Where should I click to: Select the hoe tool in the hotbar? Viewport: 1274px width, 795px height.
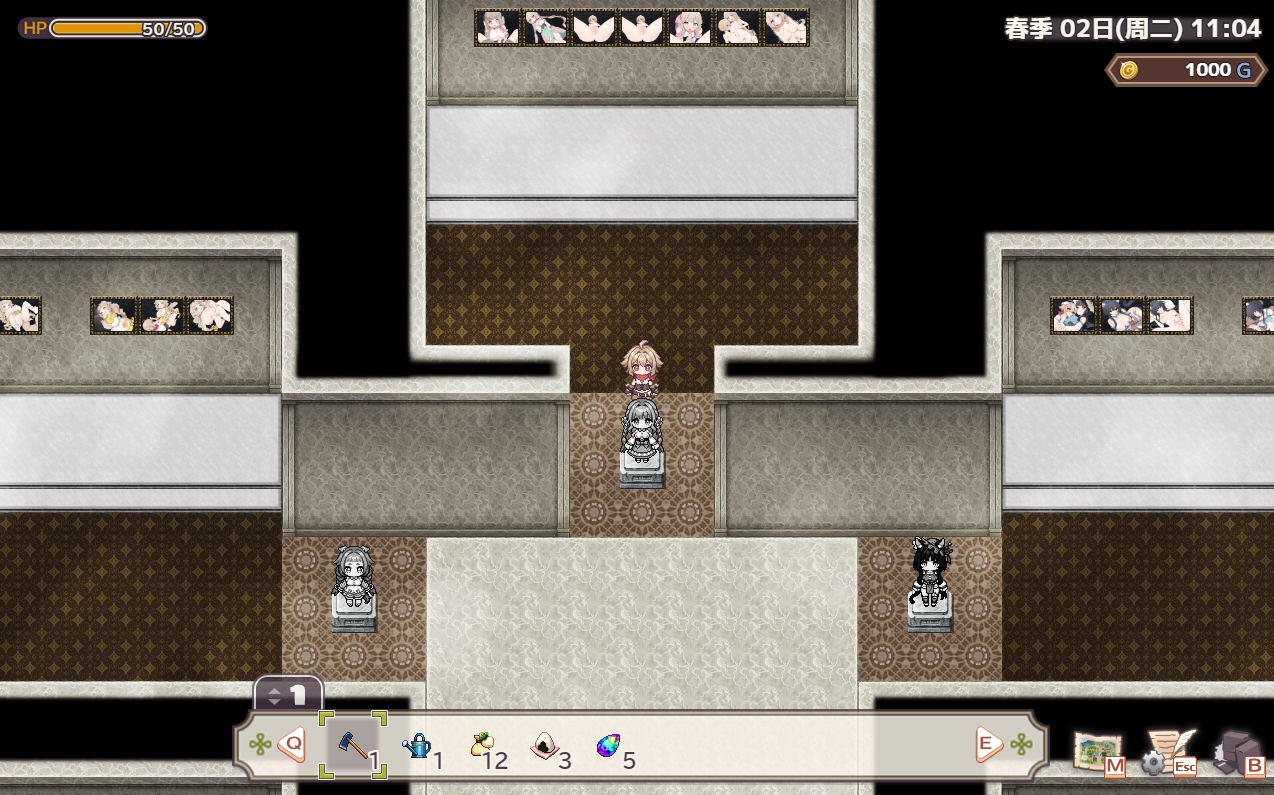(353, 745)
